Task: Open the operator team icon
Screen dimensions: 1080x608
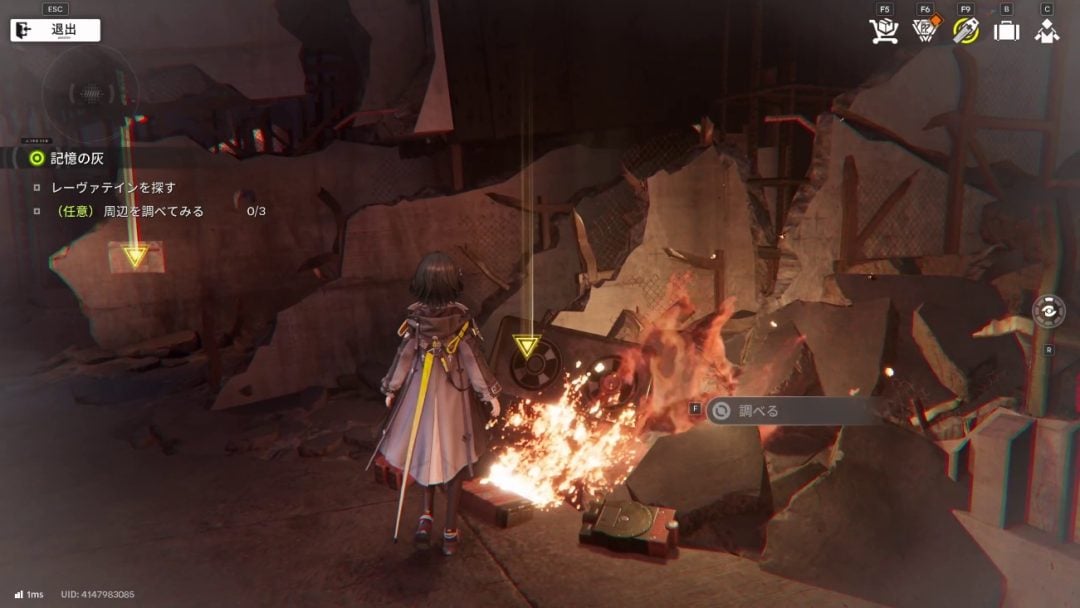Action: point(1047,31)
